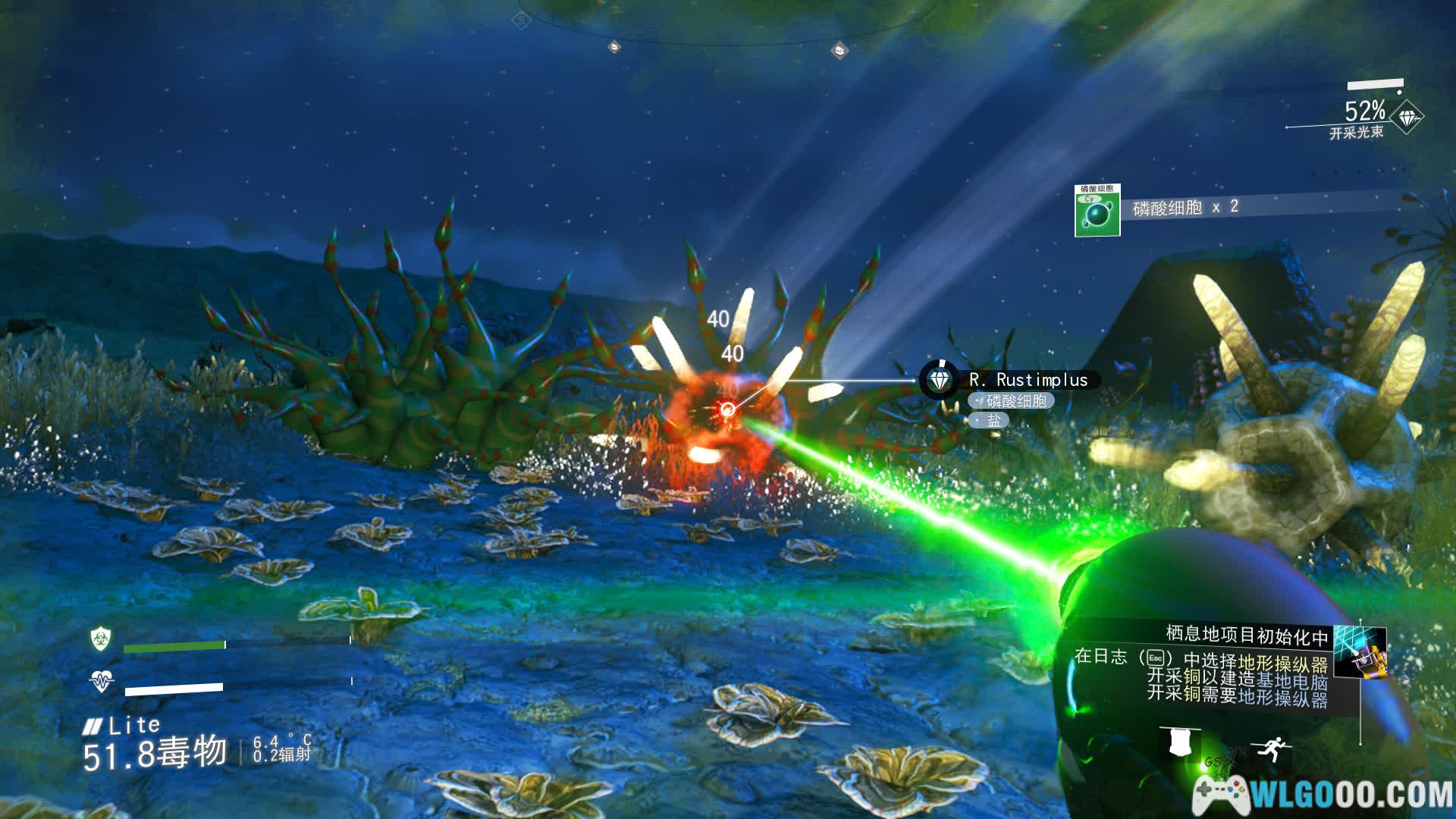Viewport: 1456px width, 819px height.
Task: Click the 盐 resource tag under target name
Action: pos(990,419)
